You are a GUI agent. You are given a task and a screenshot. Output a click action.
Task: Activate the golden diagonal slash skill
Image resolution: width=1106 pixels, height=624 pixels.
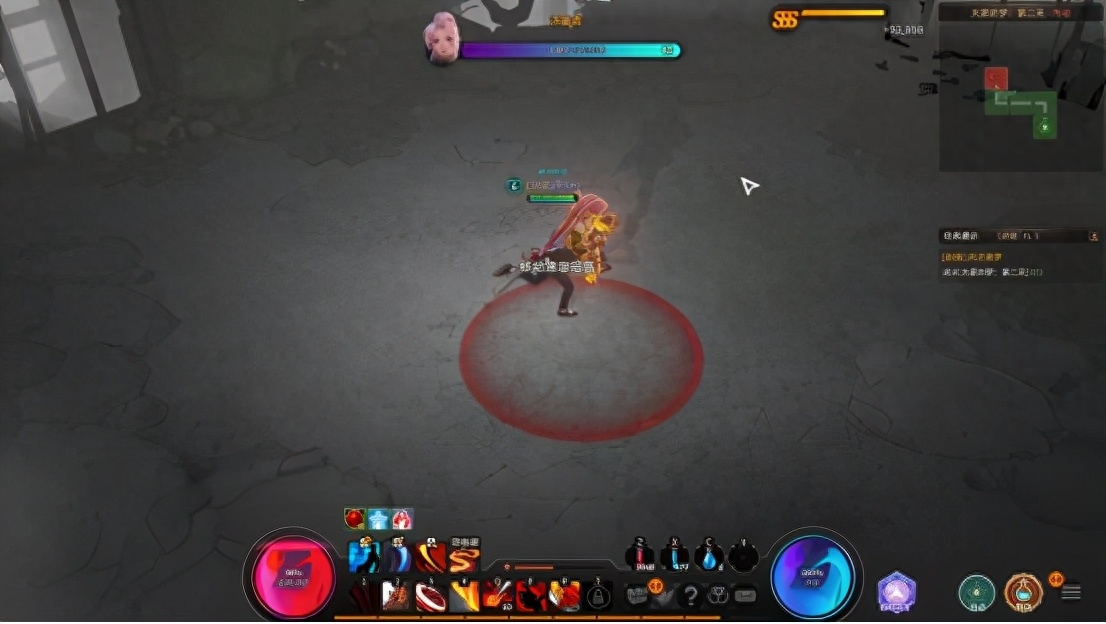click(x=464, y=596)
